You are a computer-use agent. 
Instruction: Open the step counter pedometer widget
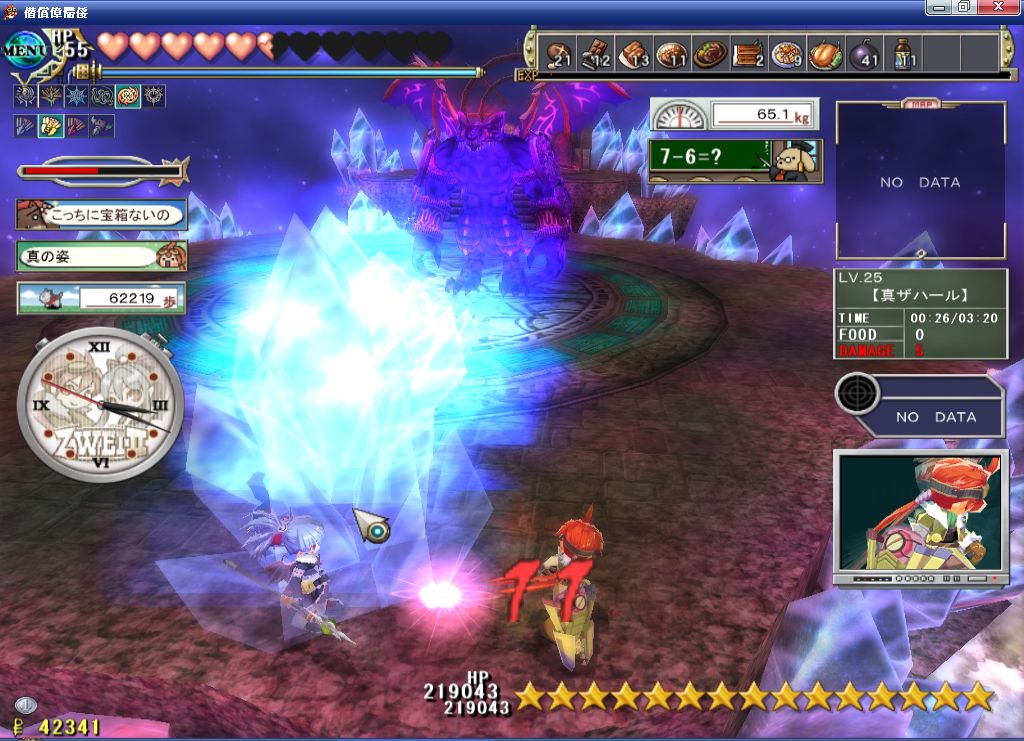tap(101, 297)
